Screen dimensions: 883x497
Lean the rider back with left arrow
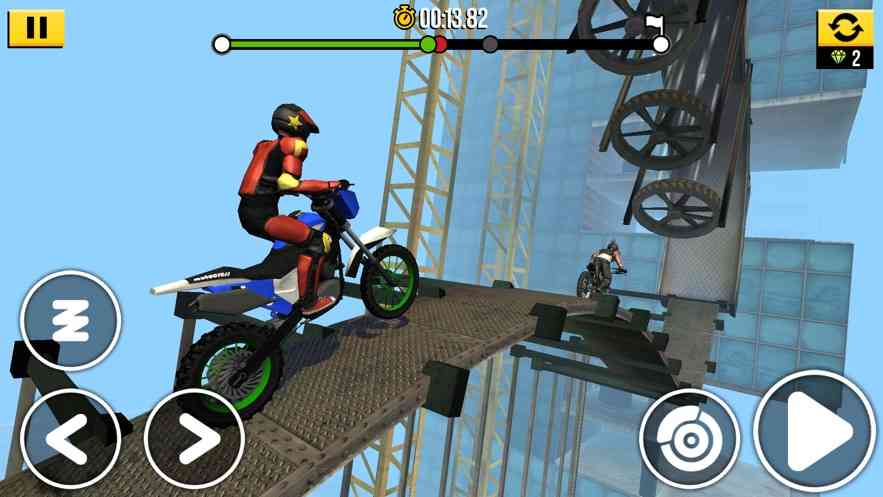click(70, 438)
